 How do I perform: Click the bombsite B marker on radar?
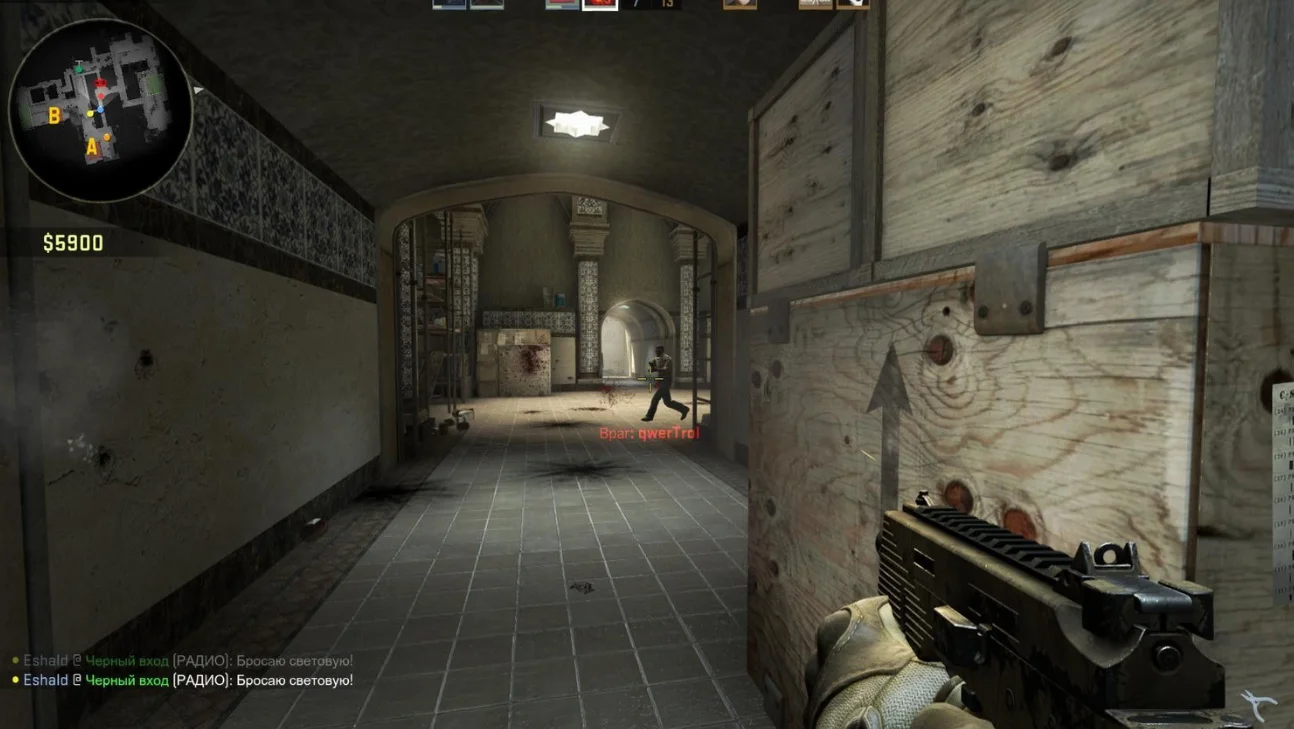[x=55, y=117]
